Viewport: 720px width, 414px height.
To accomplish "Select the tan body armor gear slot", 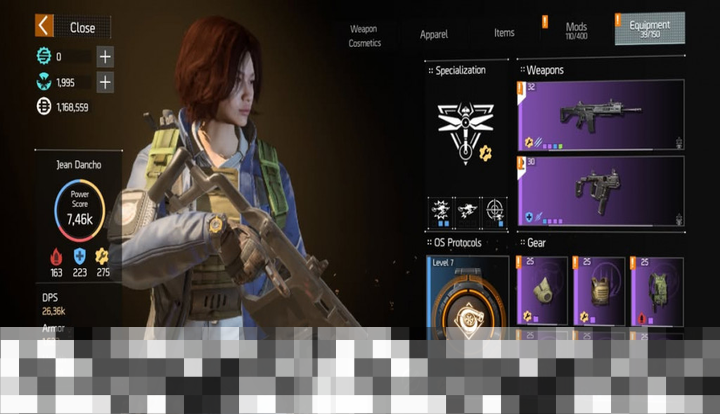I will point(599,291).
